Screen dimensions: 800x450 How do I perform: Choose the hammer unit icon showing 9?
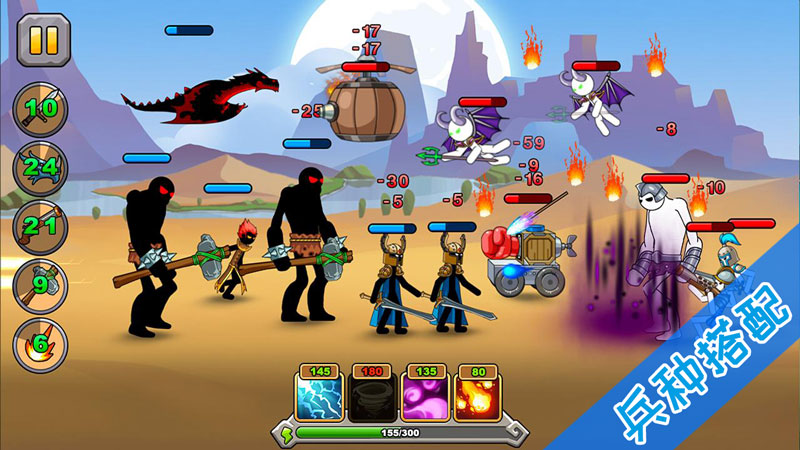(x=40, y=284)
